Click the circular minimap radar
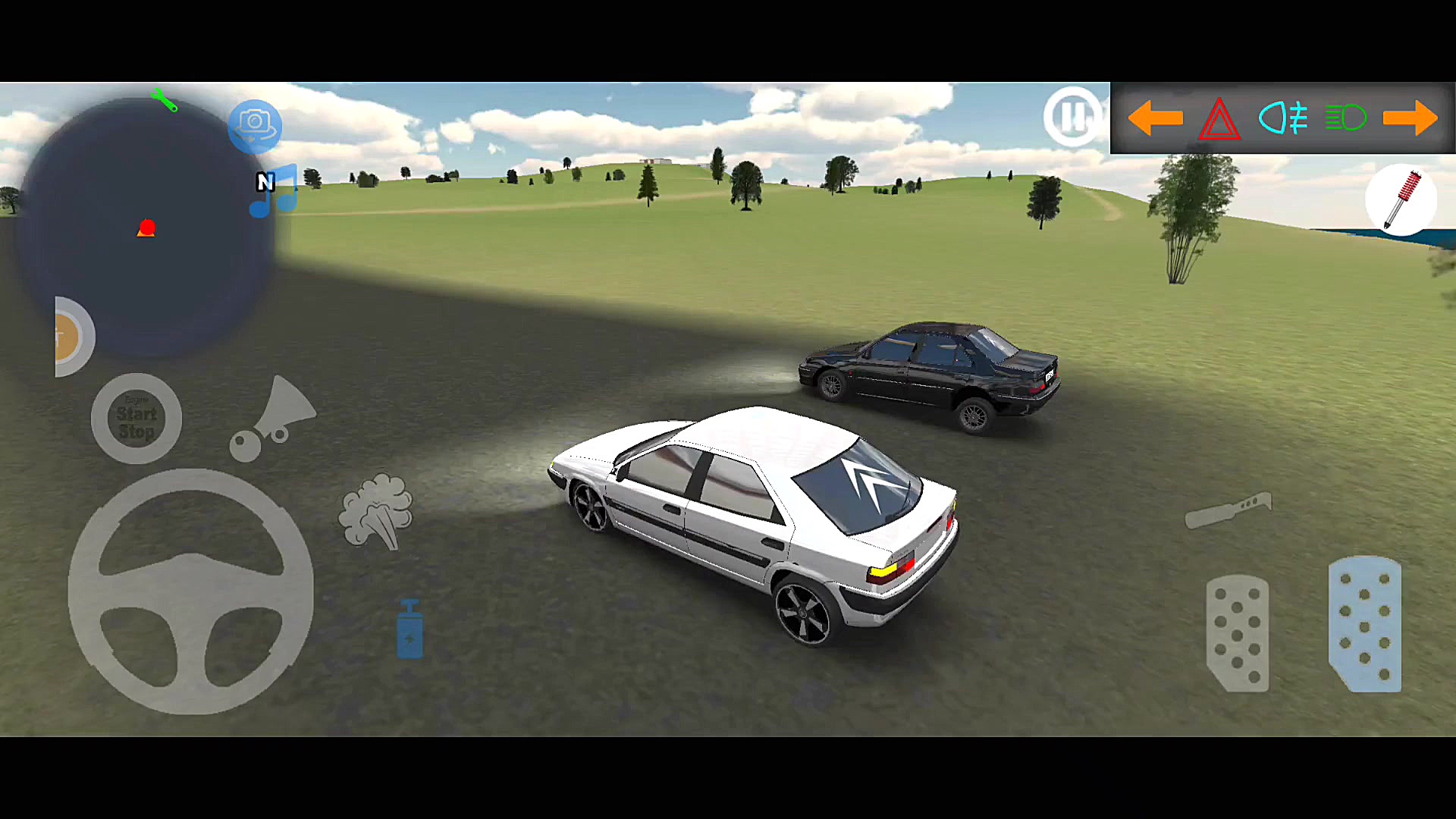 pyautogui.click(x=144, y=227)
